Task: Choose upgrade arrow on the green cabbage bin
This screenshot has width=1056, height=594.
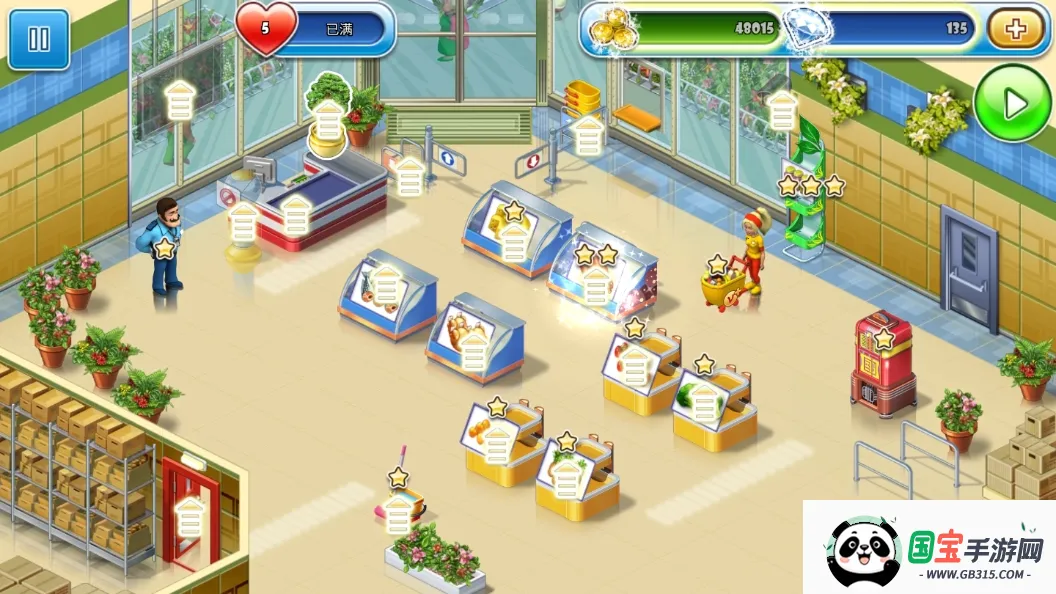Action: click(705, 401)
